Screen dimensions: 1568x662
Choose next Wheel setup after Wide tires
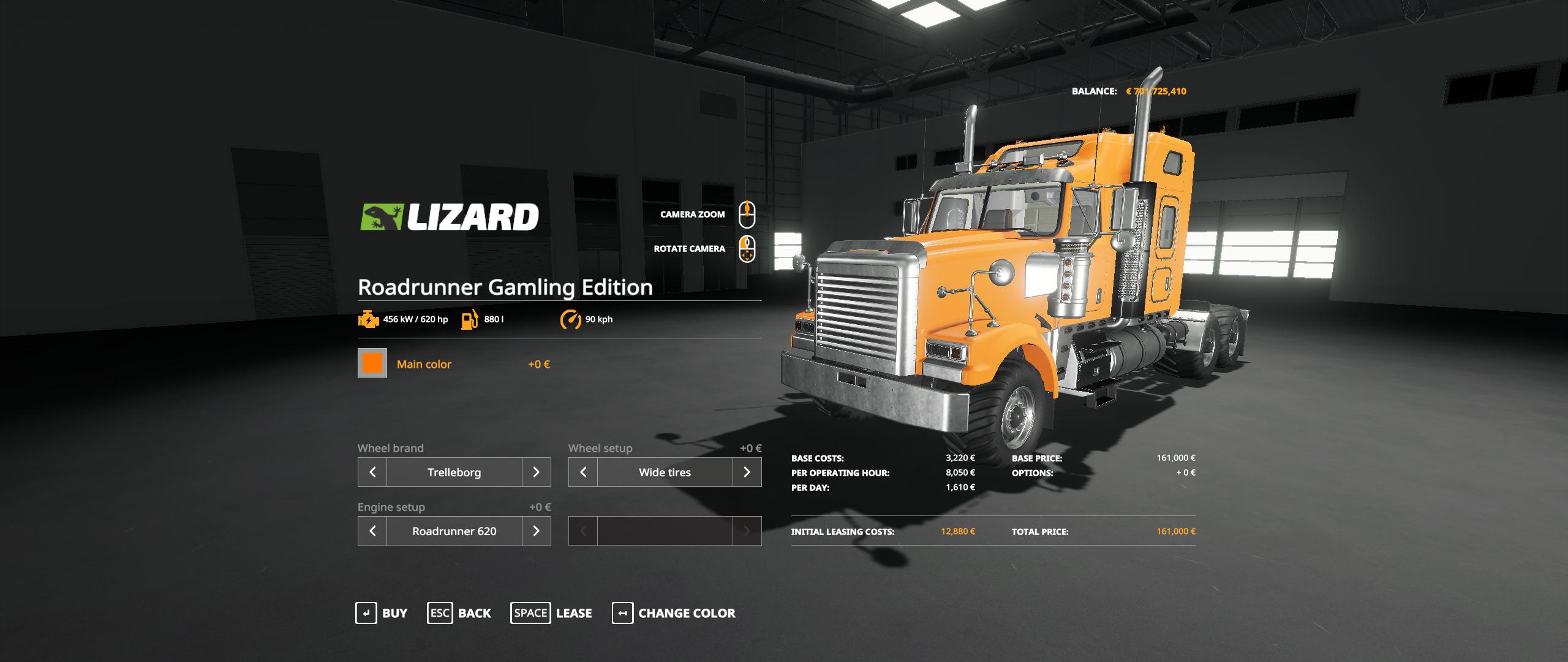[747, 472]
